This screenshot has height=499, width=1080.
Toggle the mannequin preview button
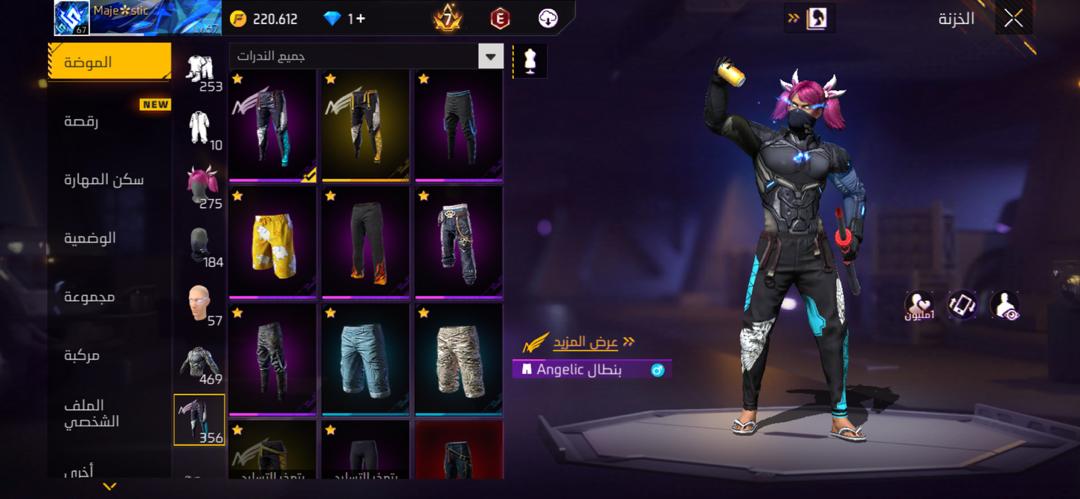[529, 61]
